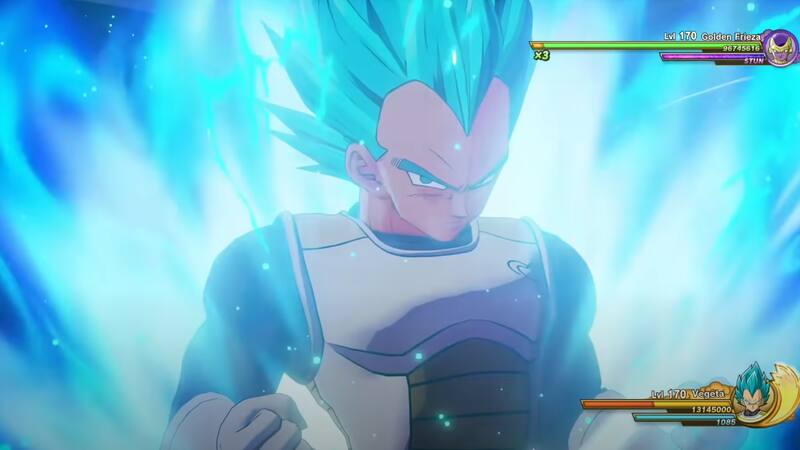
Task: Click the Golden Frieza enemy portrait
Action: coord(778,47)
